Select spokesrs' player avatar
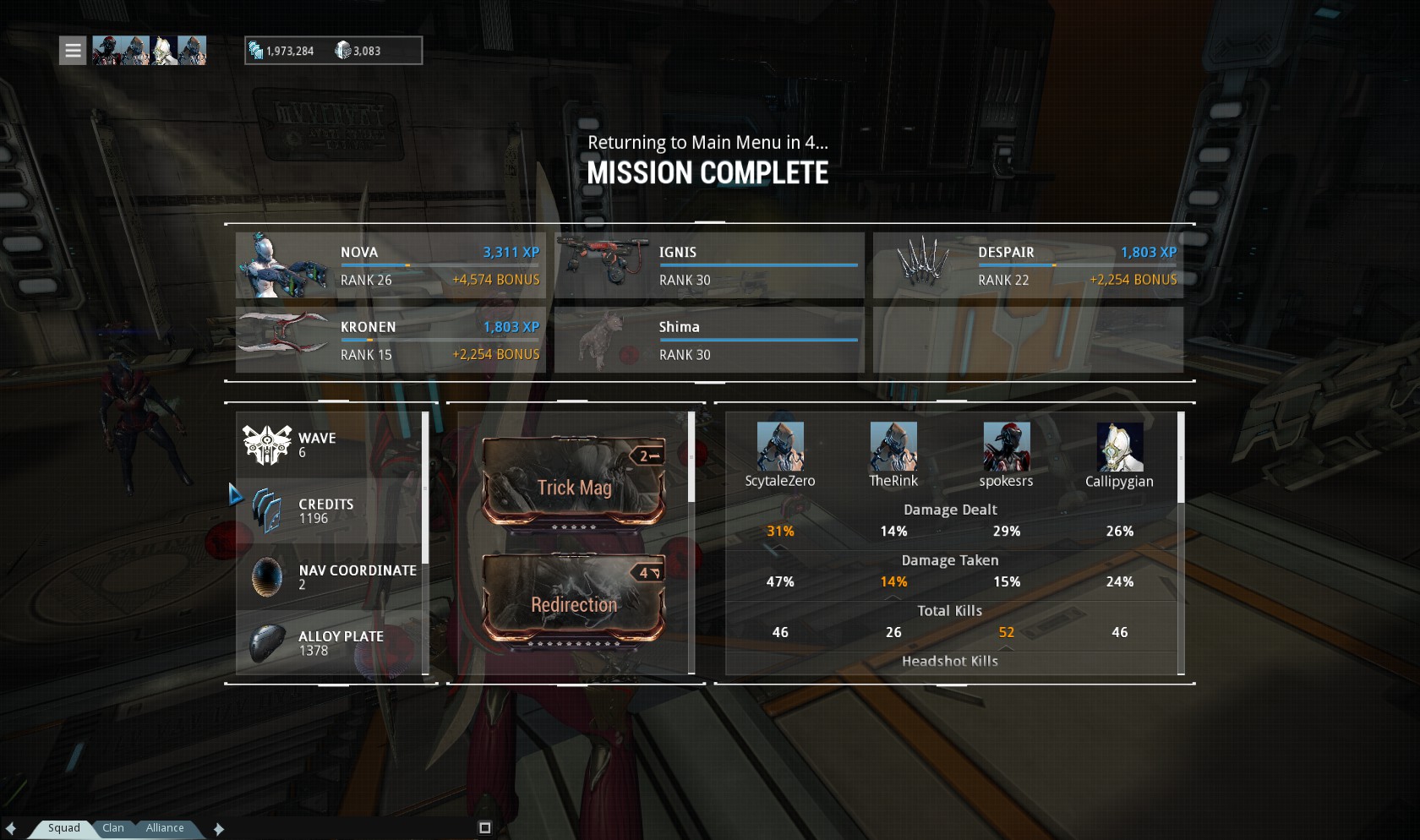 pyautogui.click(x=1006, y=446)
